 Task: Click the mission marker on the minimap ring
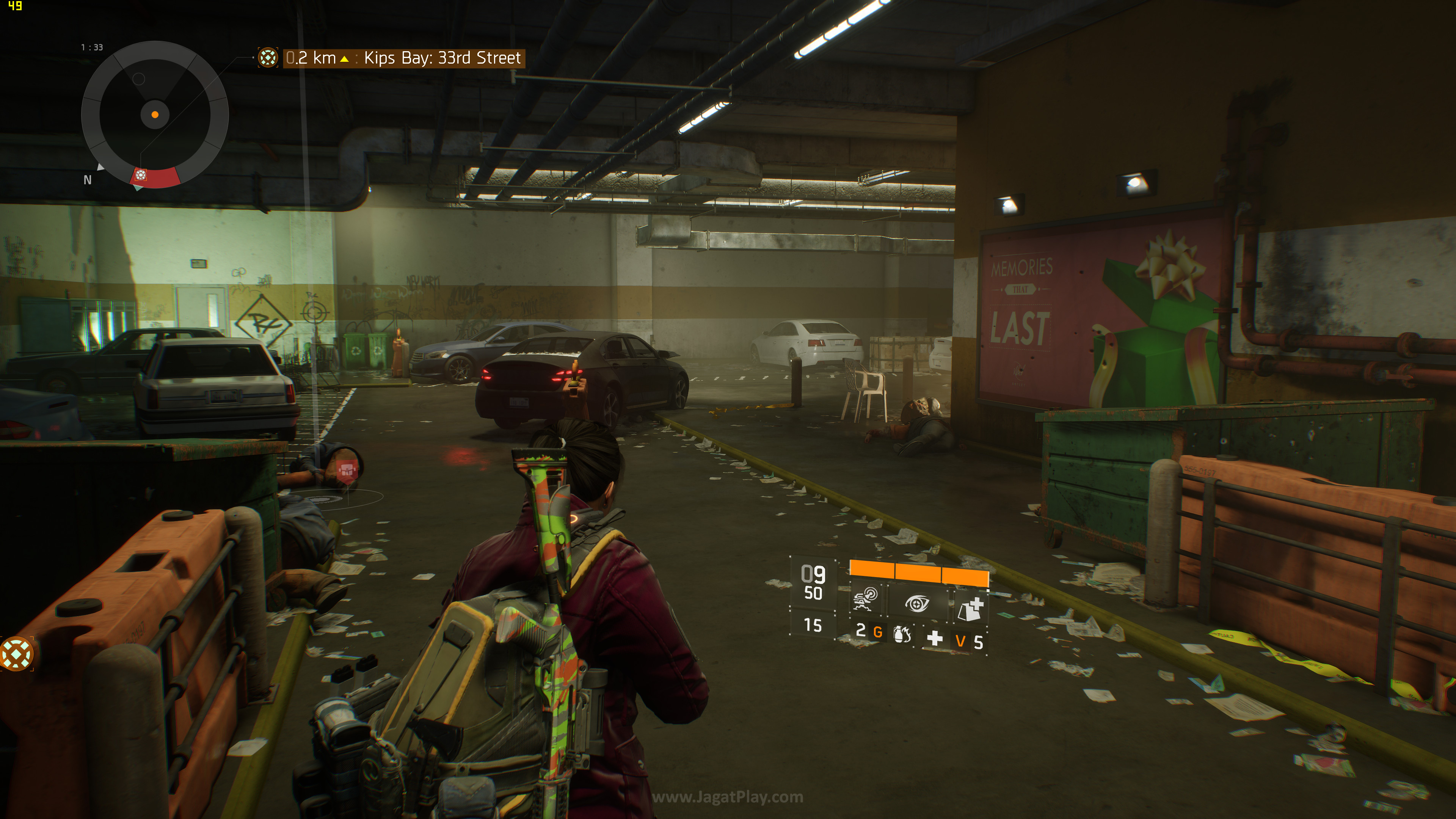coord(141,175)
